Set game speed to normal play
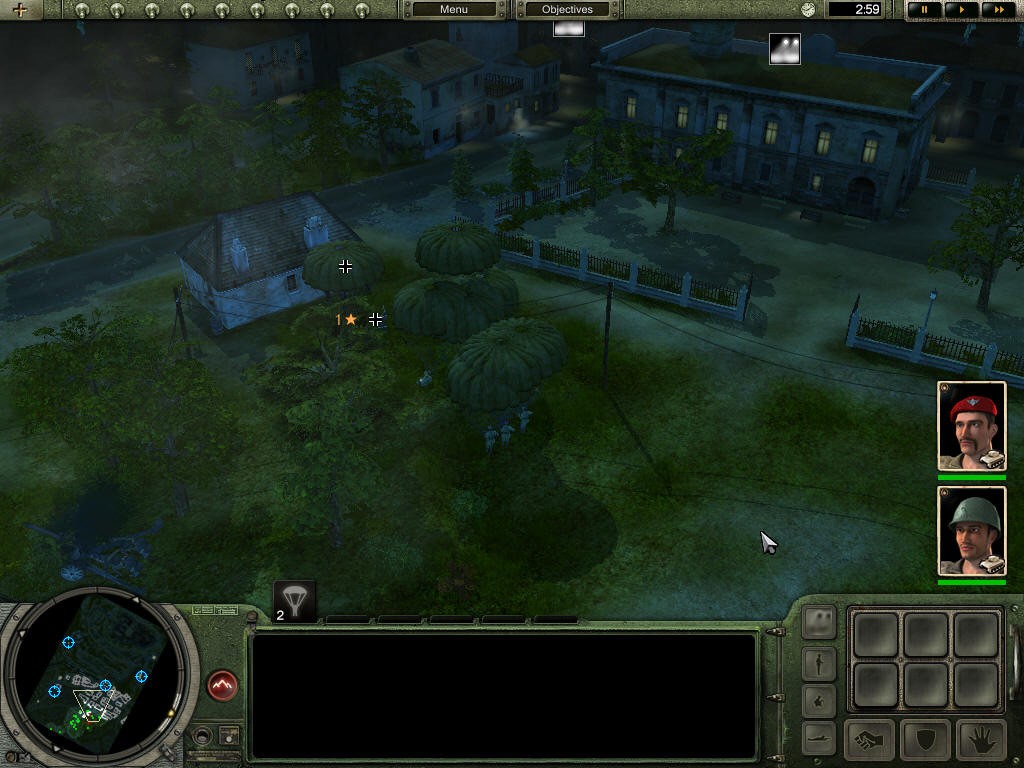The width and height of the screenshot is (1024, 768). point(961,9)
